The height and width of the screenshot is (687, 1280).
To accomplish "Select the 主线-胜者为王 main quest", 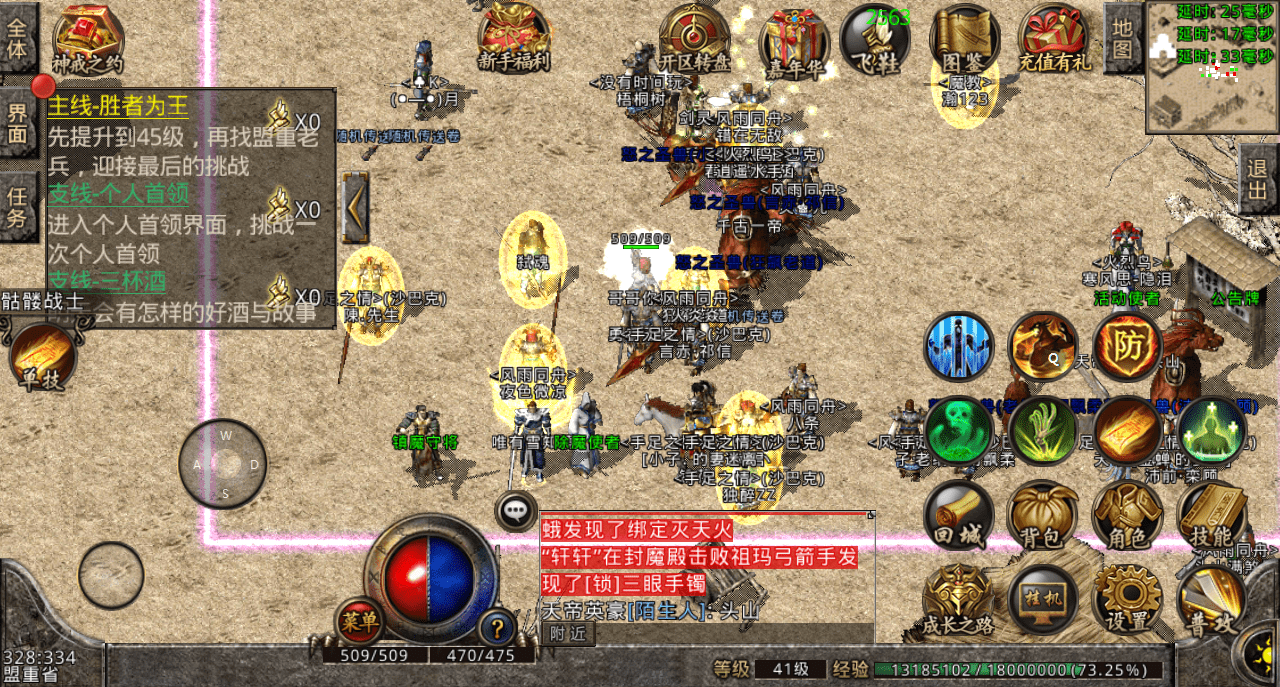I will pyautogui.click(x=118, y=106).
